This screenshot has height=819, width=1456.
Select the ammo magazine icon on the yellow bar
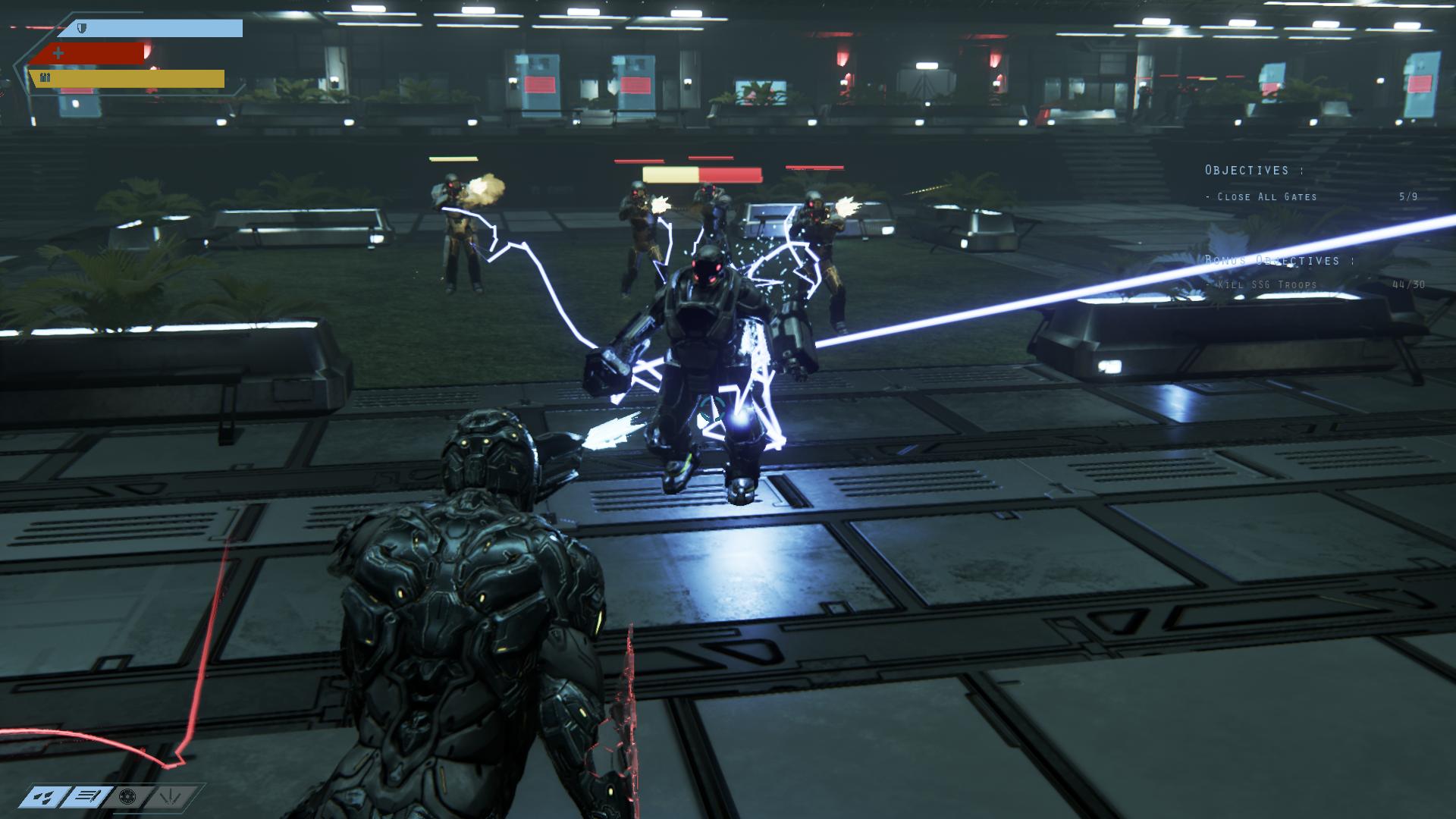(x=44, y=77)
